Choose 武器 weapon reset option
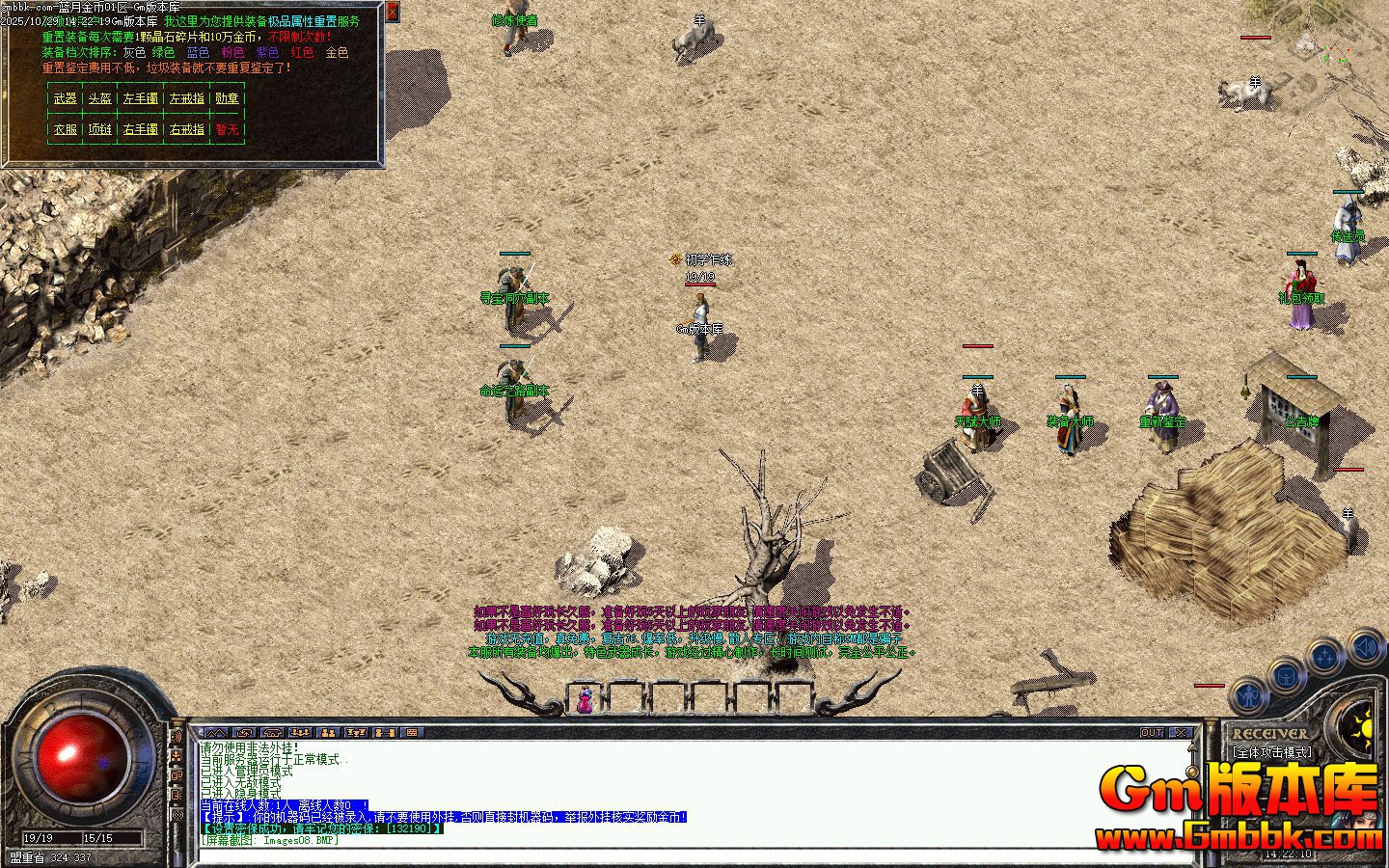The image size is (1389, 868). (x=66, y=98)
